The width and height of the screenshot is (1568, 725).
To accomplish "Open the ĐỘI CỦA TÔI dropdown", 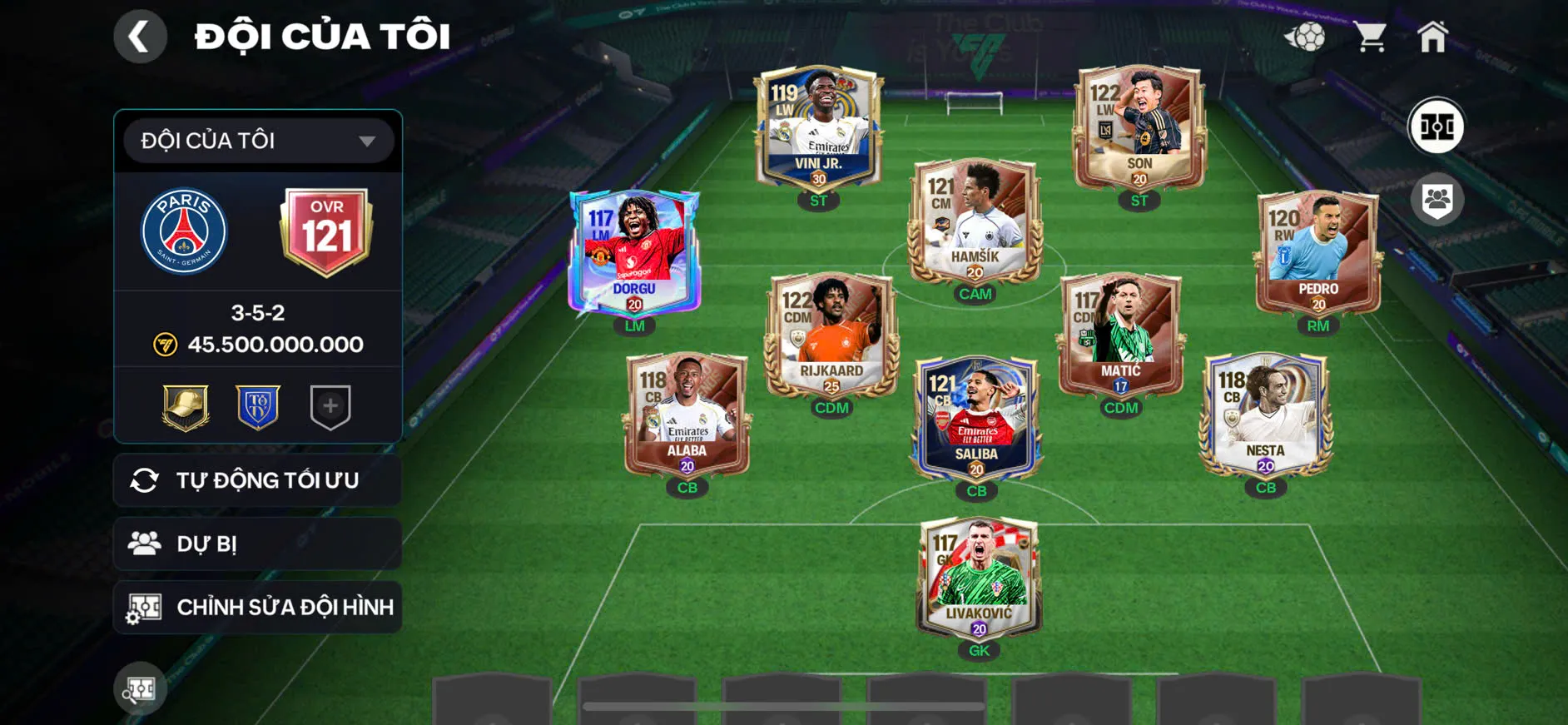I will (x=258, y=141).
